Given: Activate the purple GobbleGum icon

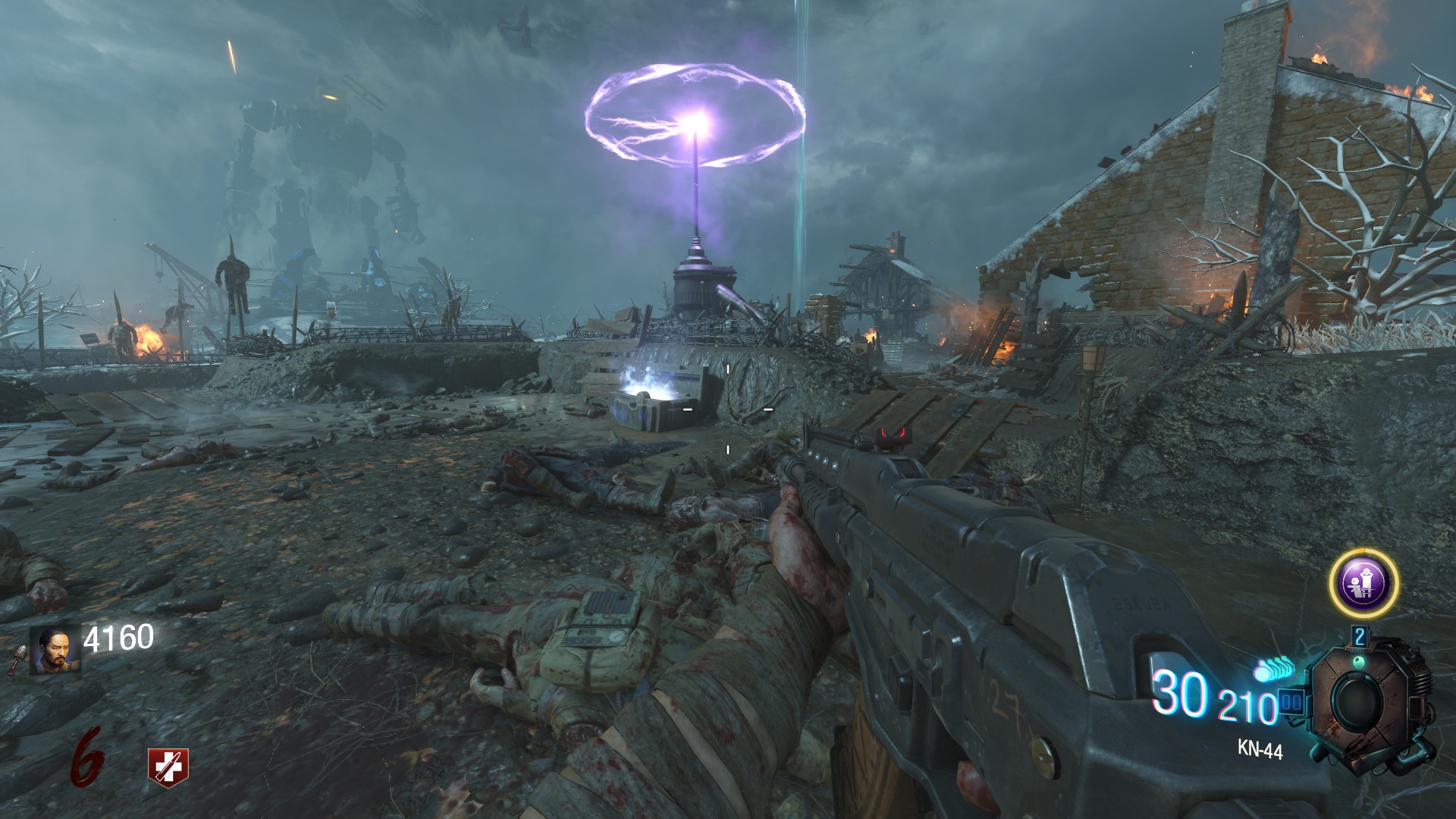Looking at the screenshot, I should (x=1363, y=583).
